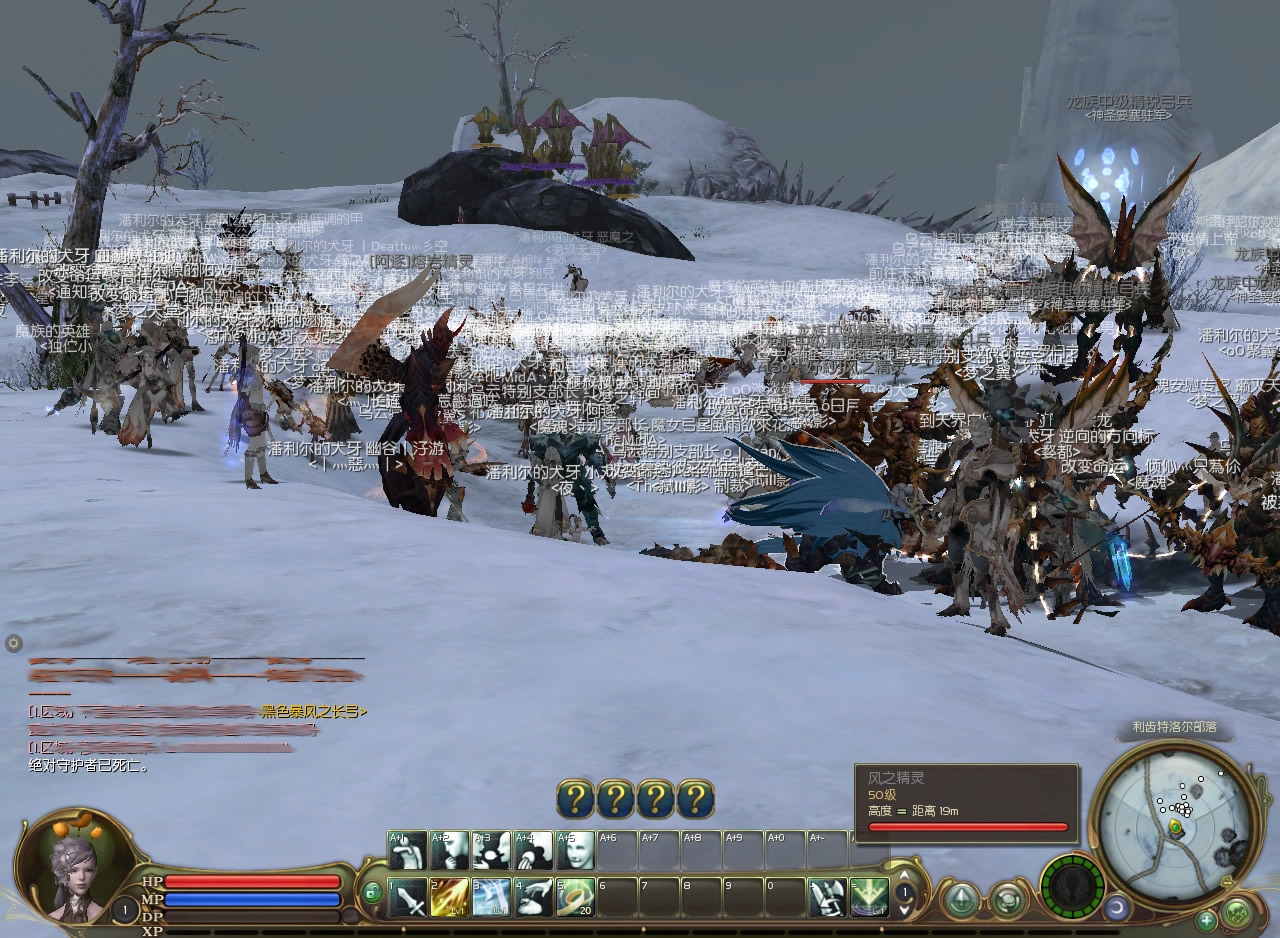Image resolution: width=1280 pixels, height=938 pixels.
Task: Switch to the next hotbar page with the up arrow
Action: click(x=904, y=875)
